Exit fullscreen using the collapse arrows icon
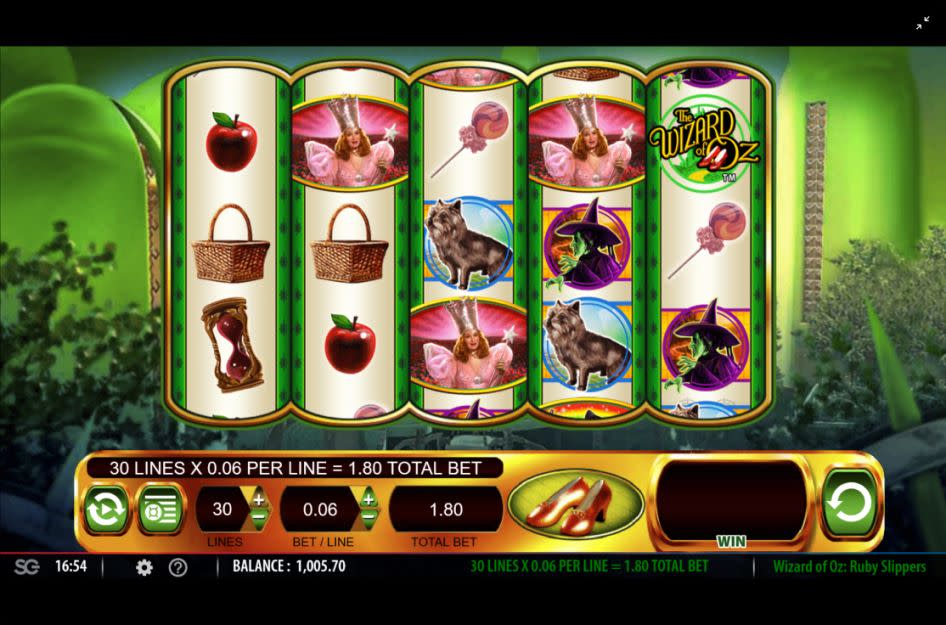This screenshot has height=625, width=946. point(922,23)
